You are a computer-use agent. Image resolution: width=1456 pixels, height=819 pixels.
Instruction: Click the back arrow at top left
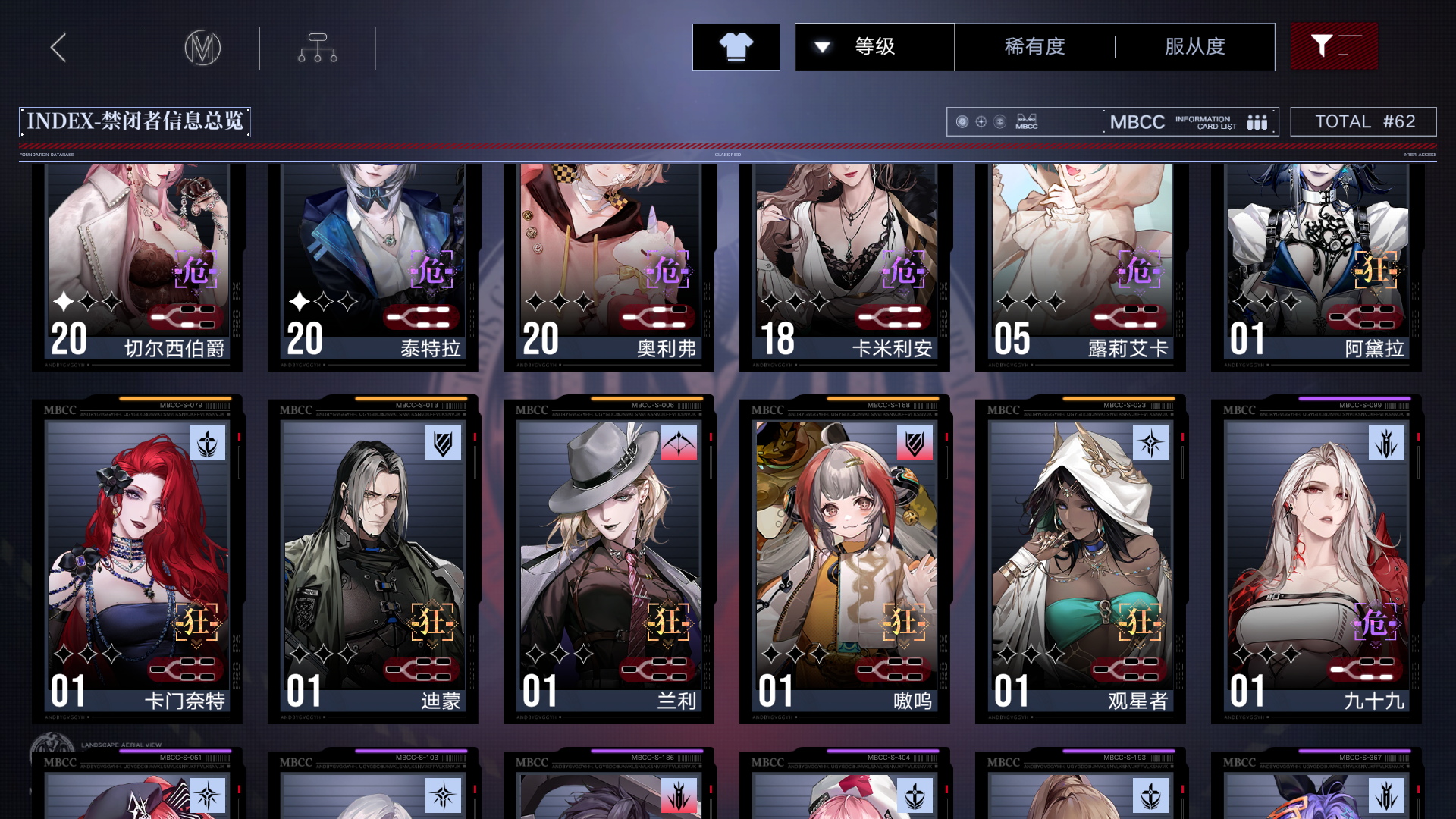(58, 46)
